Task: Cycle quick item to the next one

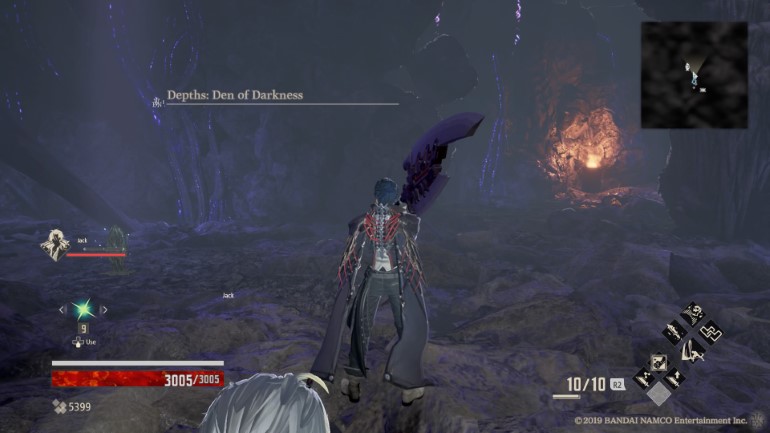Action: click(104, 310)
